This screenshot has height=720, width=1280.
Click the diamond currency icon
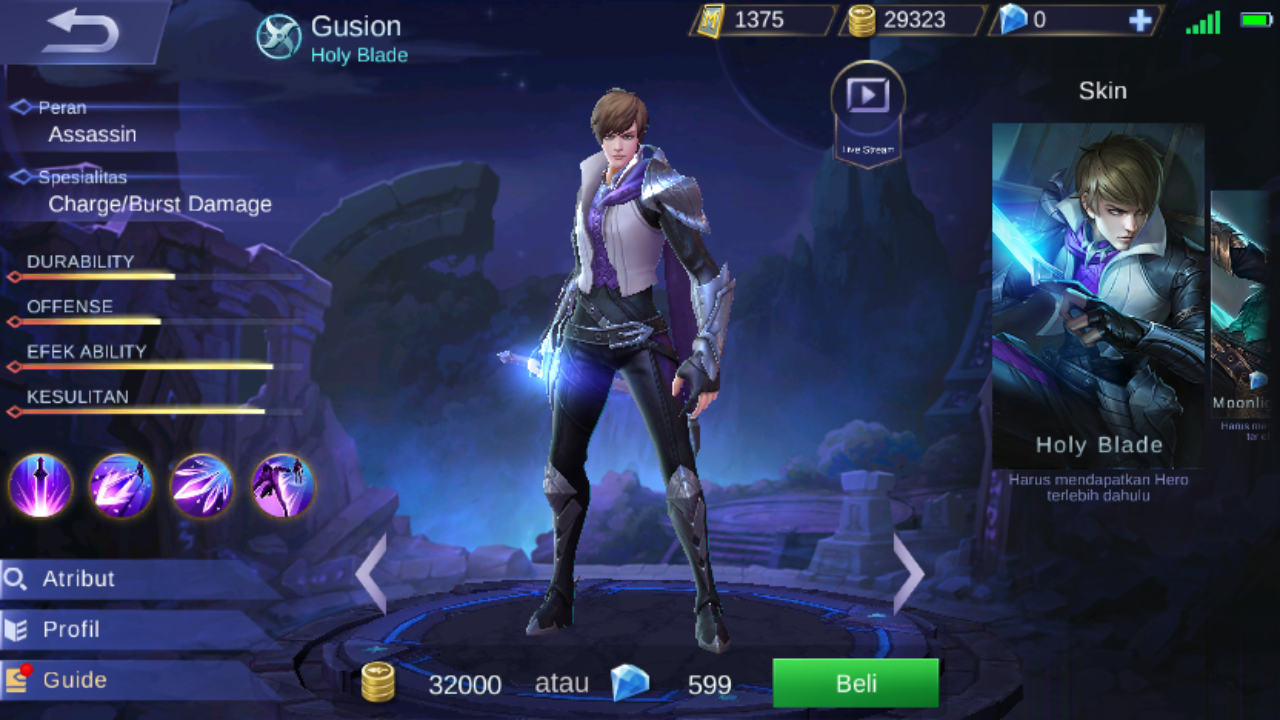(1014, 20)
